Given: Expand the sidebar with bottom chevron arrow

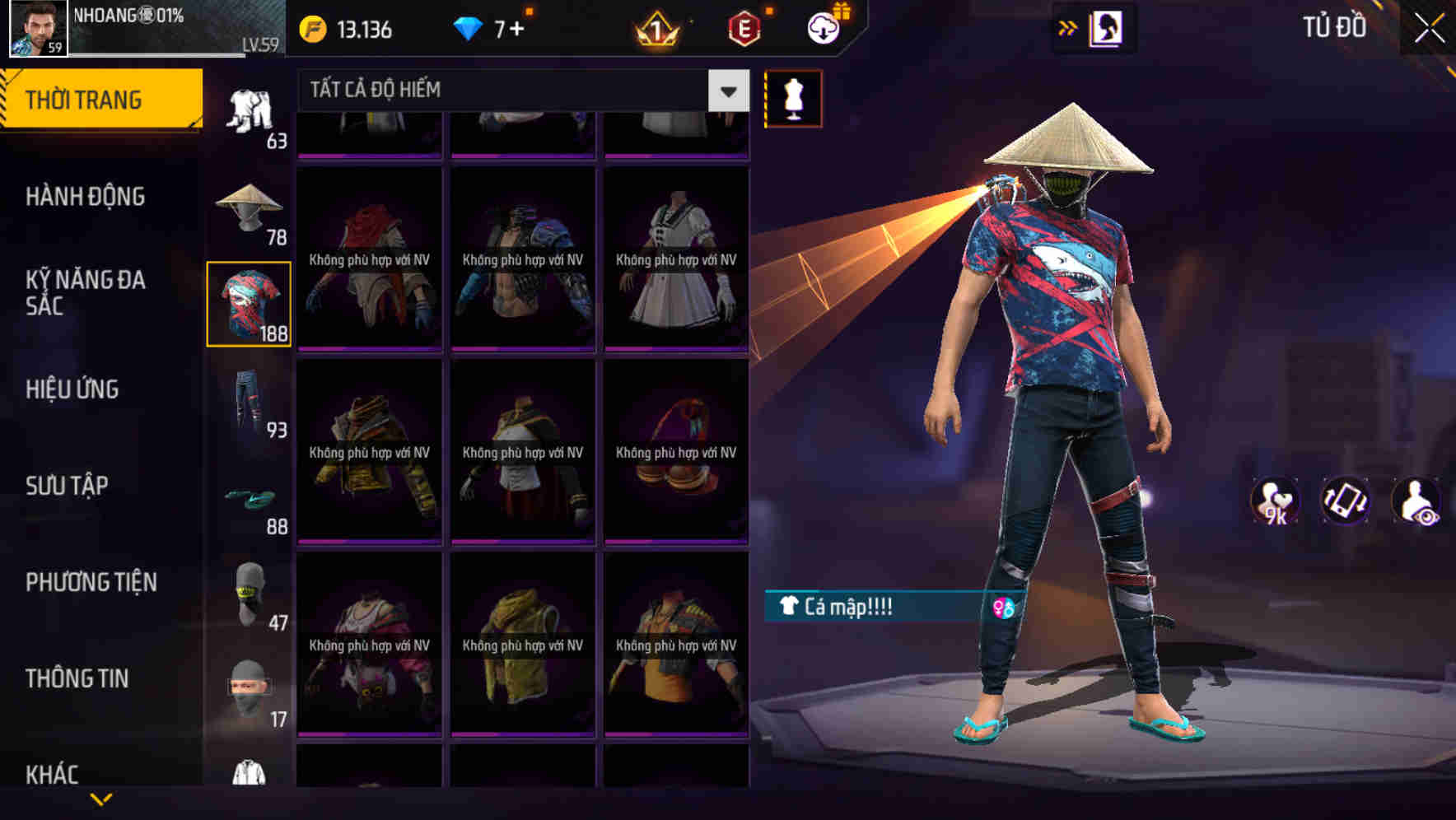Looking at the screenshot, I should click(102, 800).
